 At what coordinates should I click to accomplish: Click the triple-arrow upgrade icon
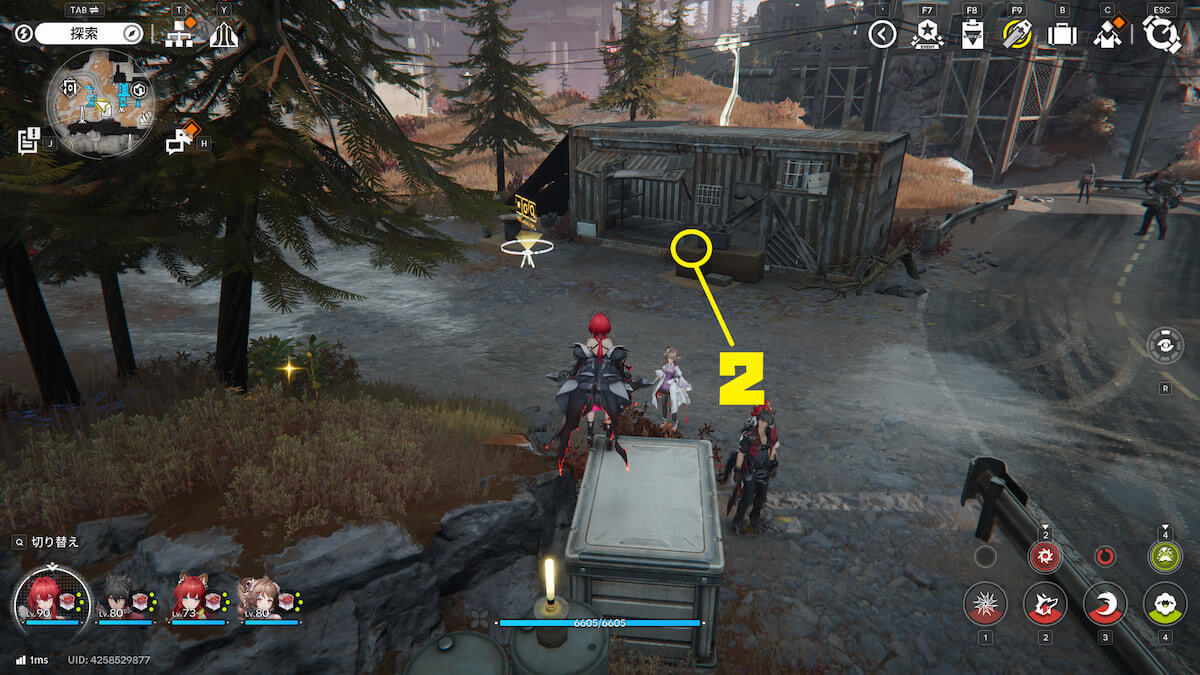223,35
